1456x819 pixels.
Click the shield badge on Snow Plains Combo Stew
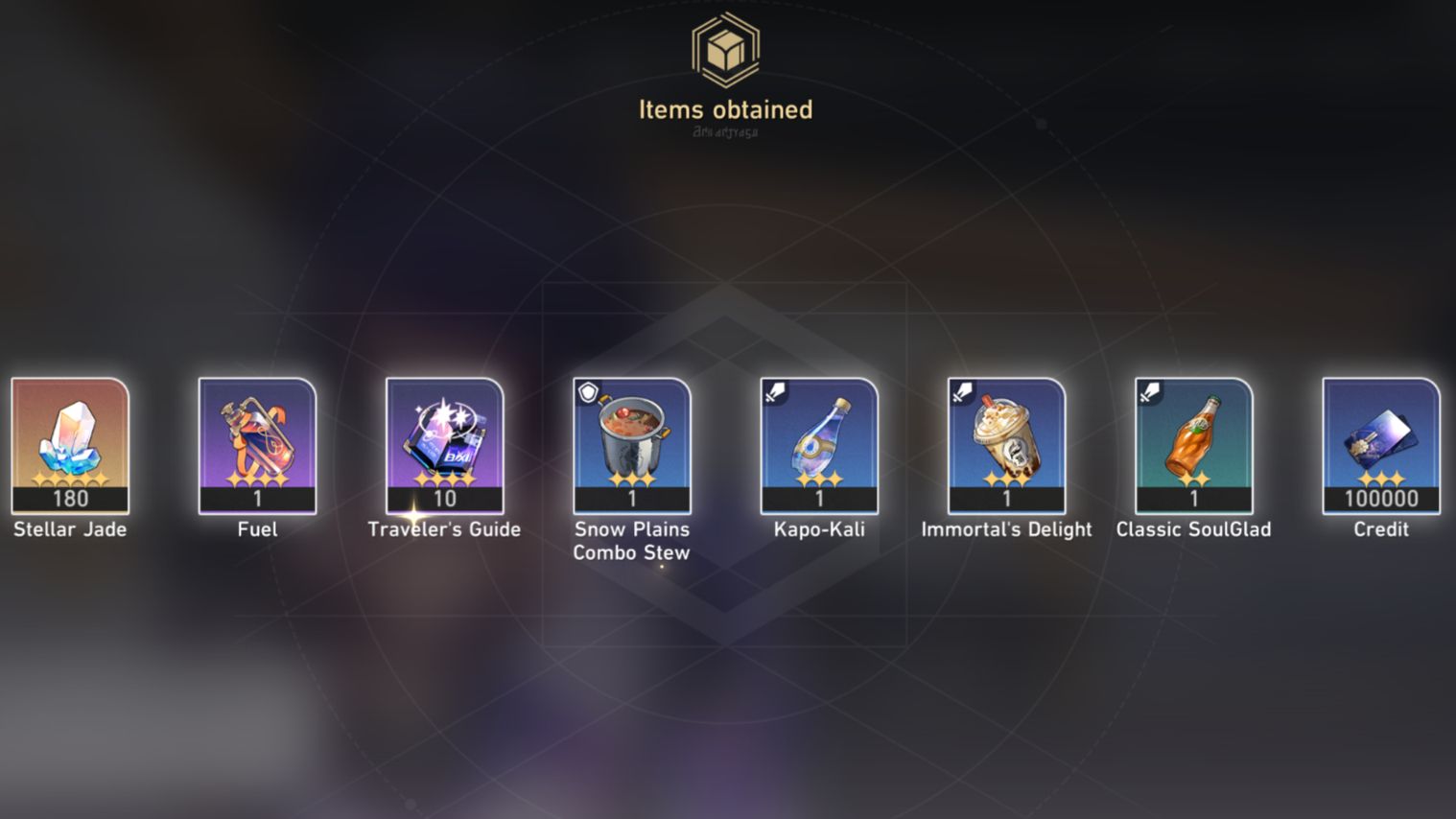pyautogui.click(x=588, y=390)
